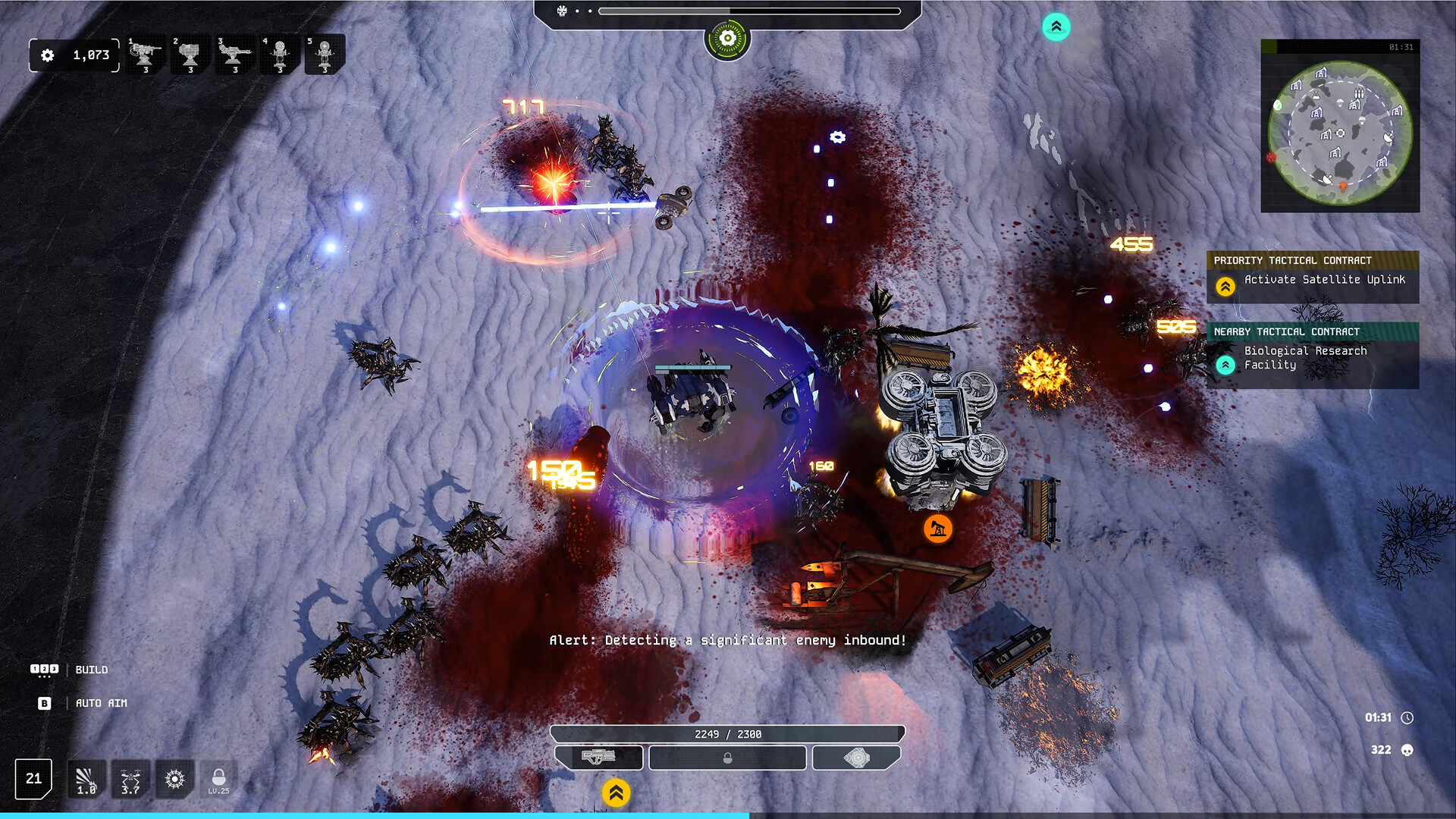Click the player level 21 badge

coord(34,779)
